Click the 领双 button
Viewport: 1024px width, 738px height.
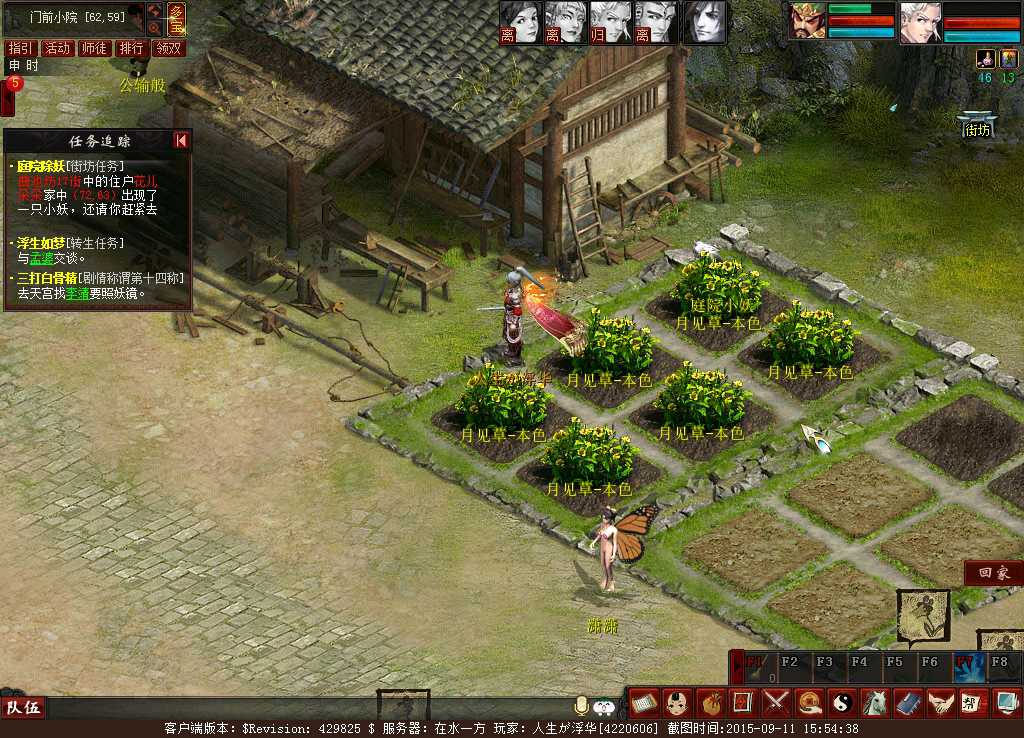click(x=169, y=48)
